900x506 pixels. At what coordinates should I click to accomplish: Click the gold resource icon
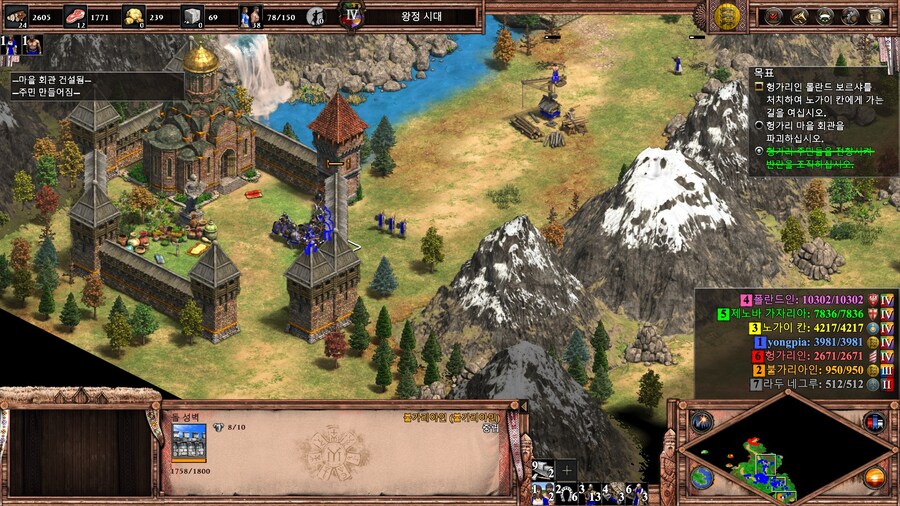(133, 15)
